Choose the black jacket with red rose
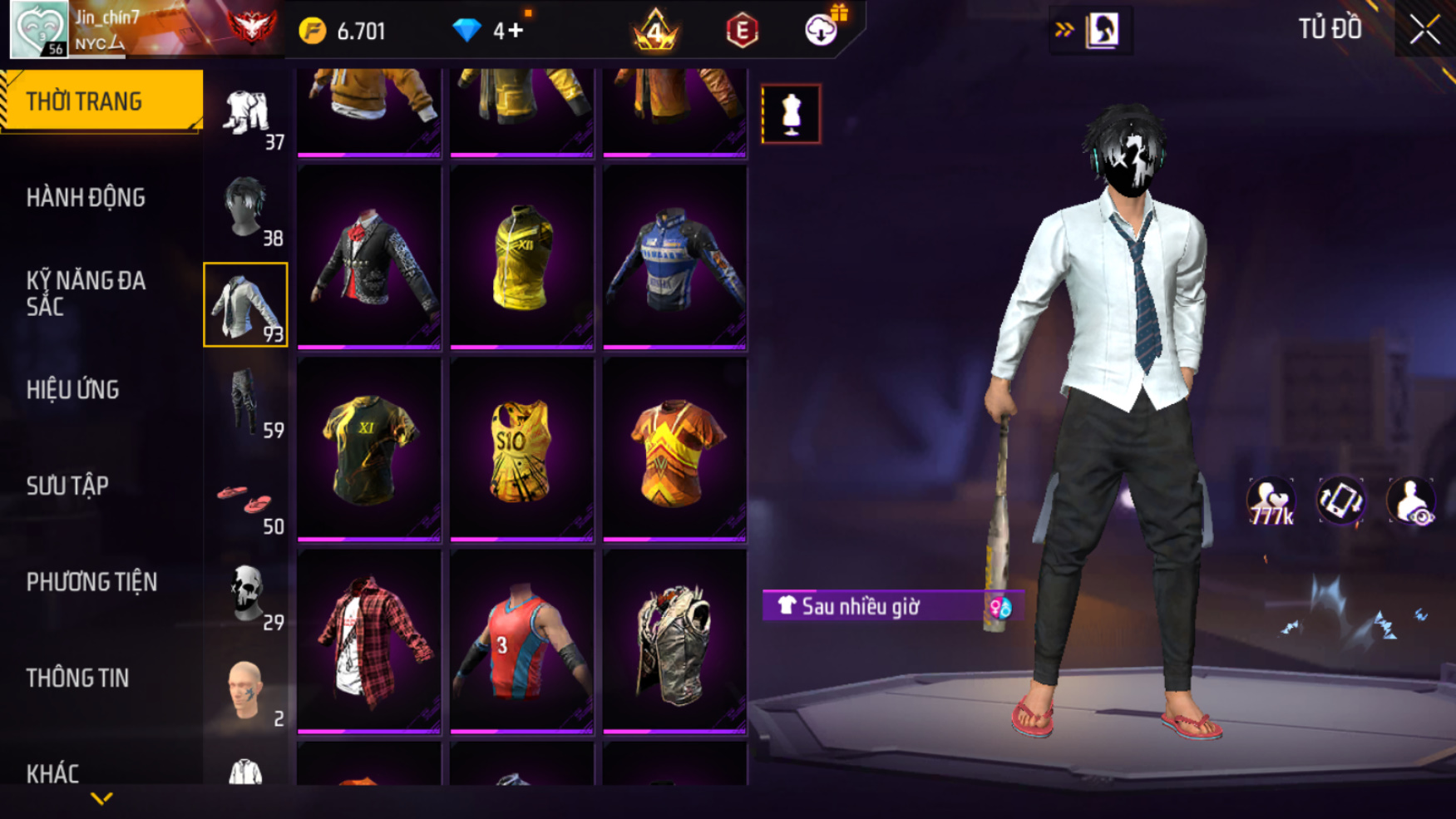Viewport: 1456px width, 819px height. (368, 258)
